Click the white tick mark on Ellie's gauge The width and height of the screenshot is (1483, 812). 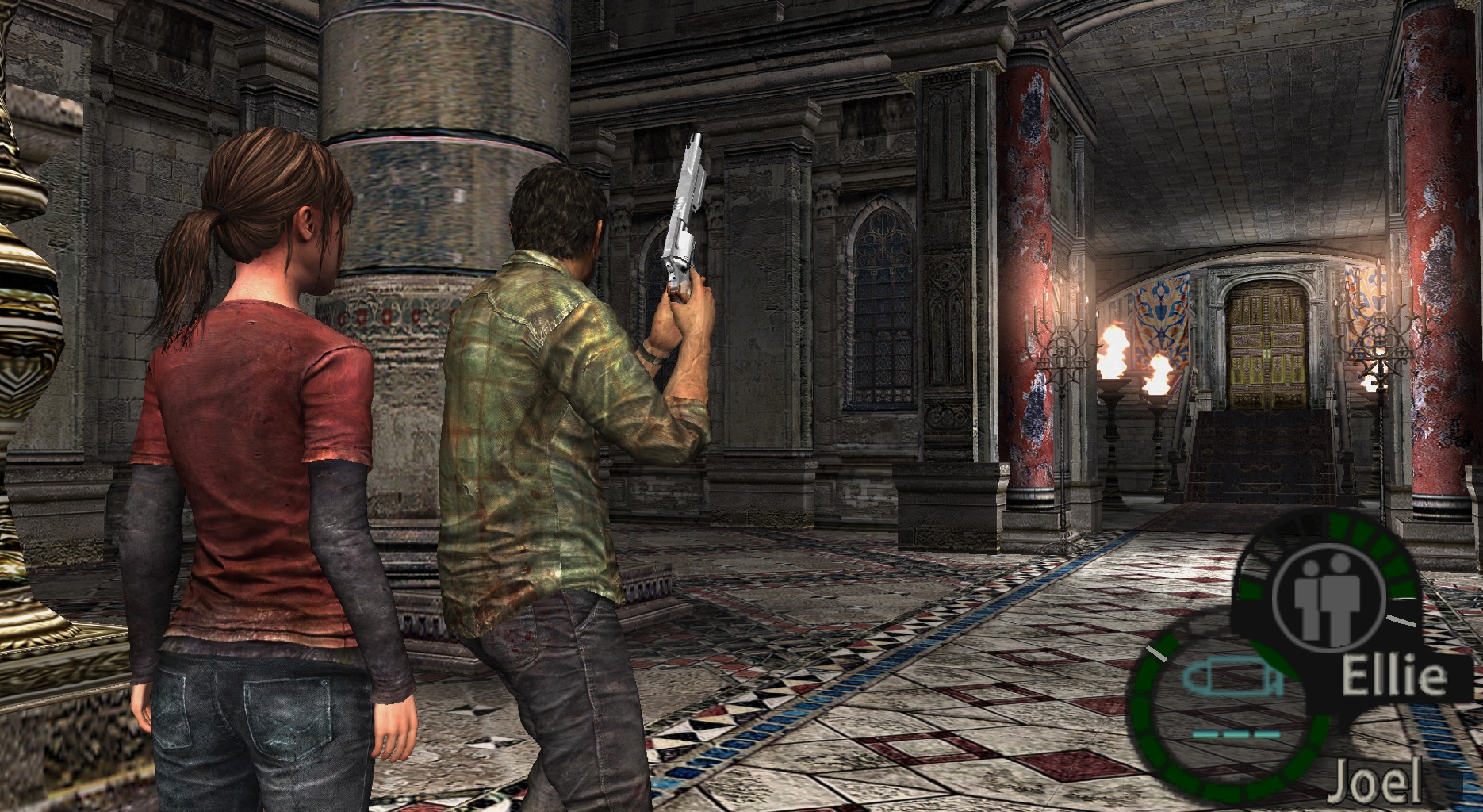(x=1401, y=620)
